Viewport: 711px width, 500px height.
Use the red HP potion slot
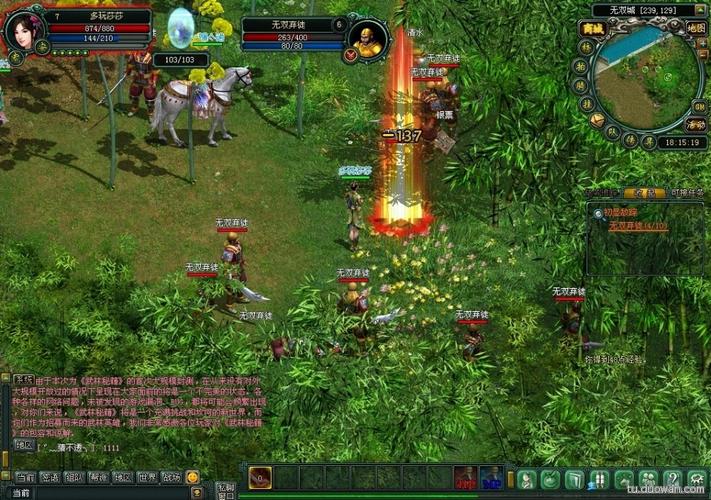[465, 478]
